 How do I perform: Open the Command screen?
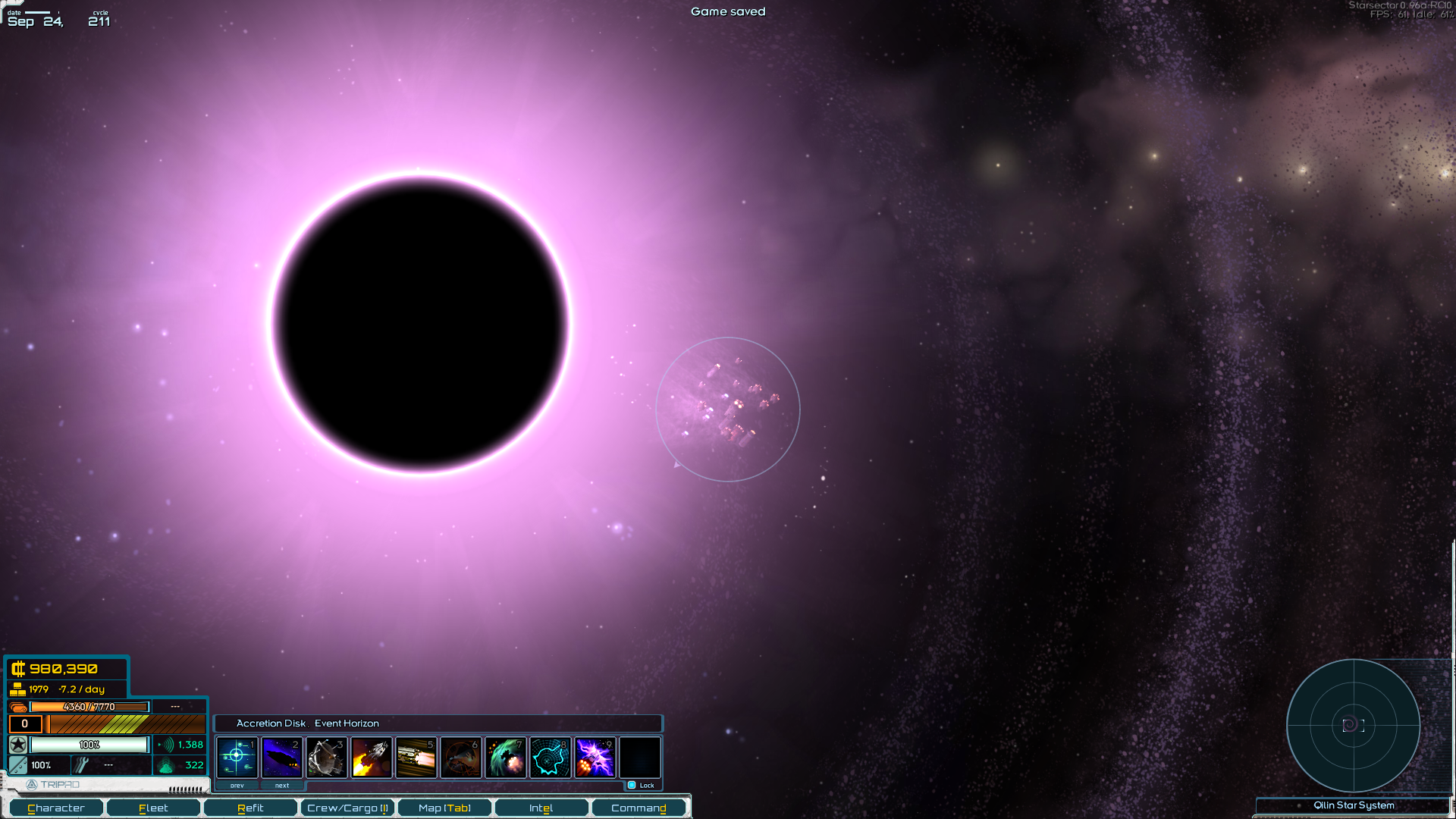[x=639, y=808]
